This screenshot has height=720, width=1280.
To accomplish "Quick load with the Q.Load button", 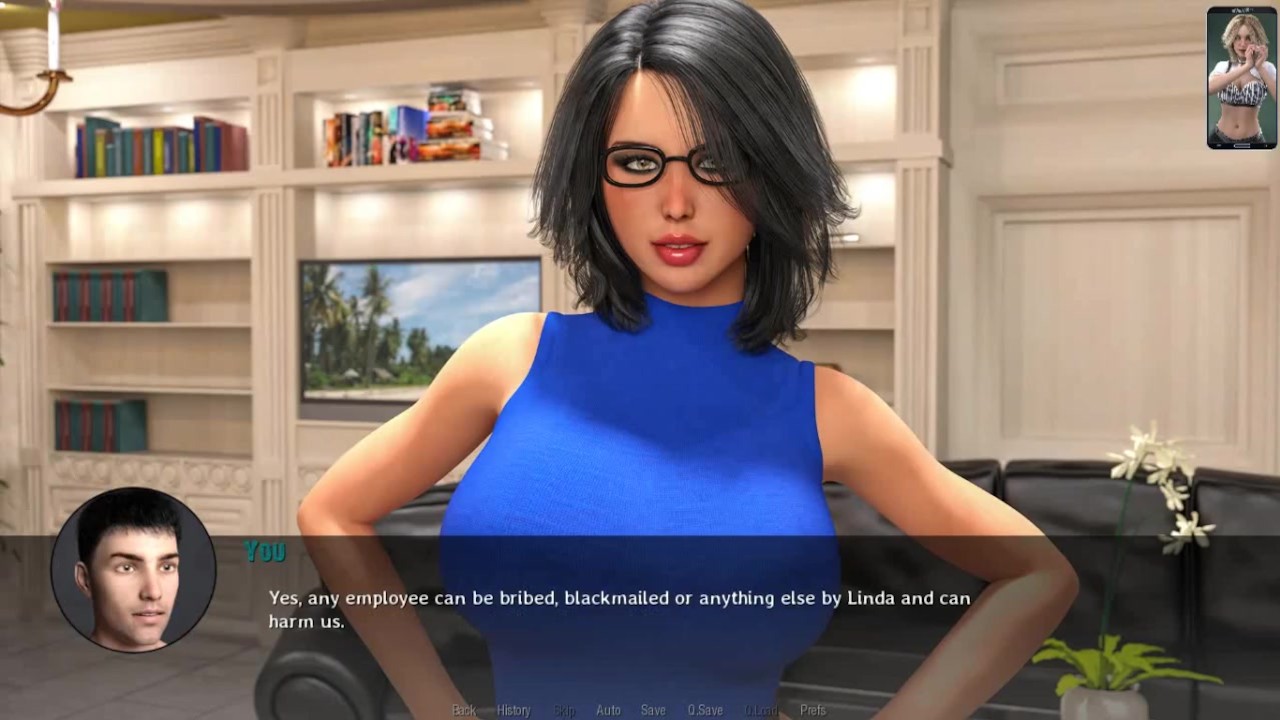I will pyautogui.click(x=760, y=710).
